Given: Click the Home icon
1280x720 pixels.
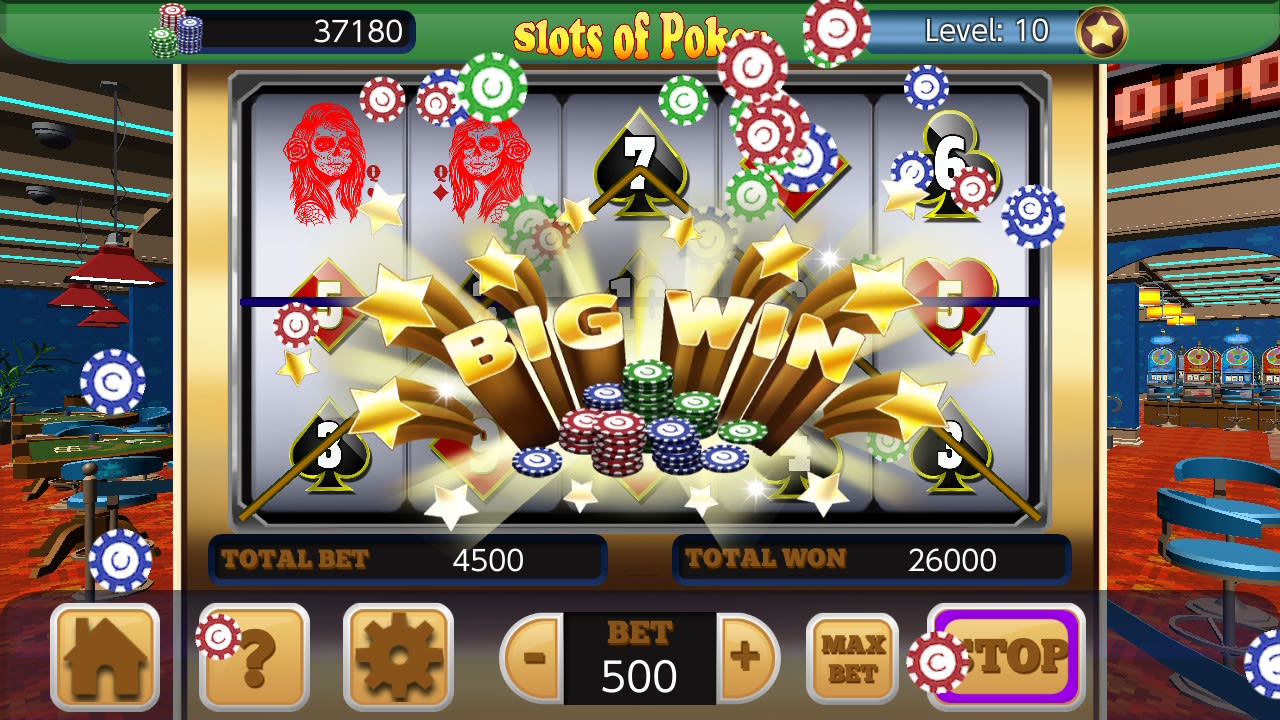Looking at the screenshot, I should [104, 655].
